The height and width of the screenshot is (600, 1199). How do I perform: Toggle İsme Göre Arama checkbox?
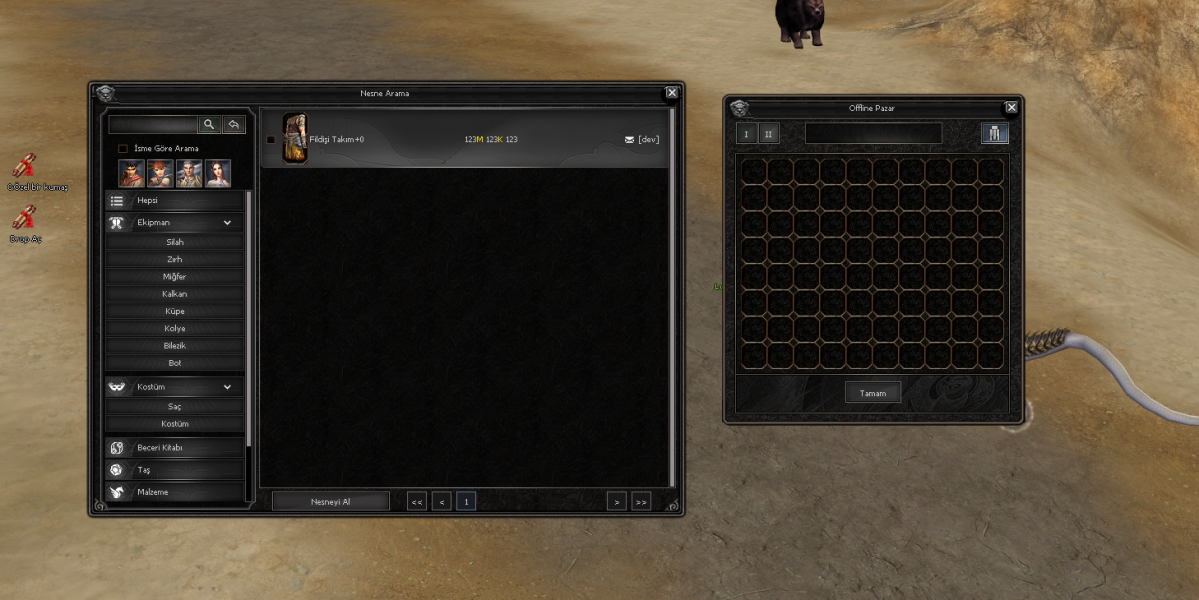pyautogui.click(x=123, y=149)
